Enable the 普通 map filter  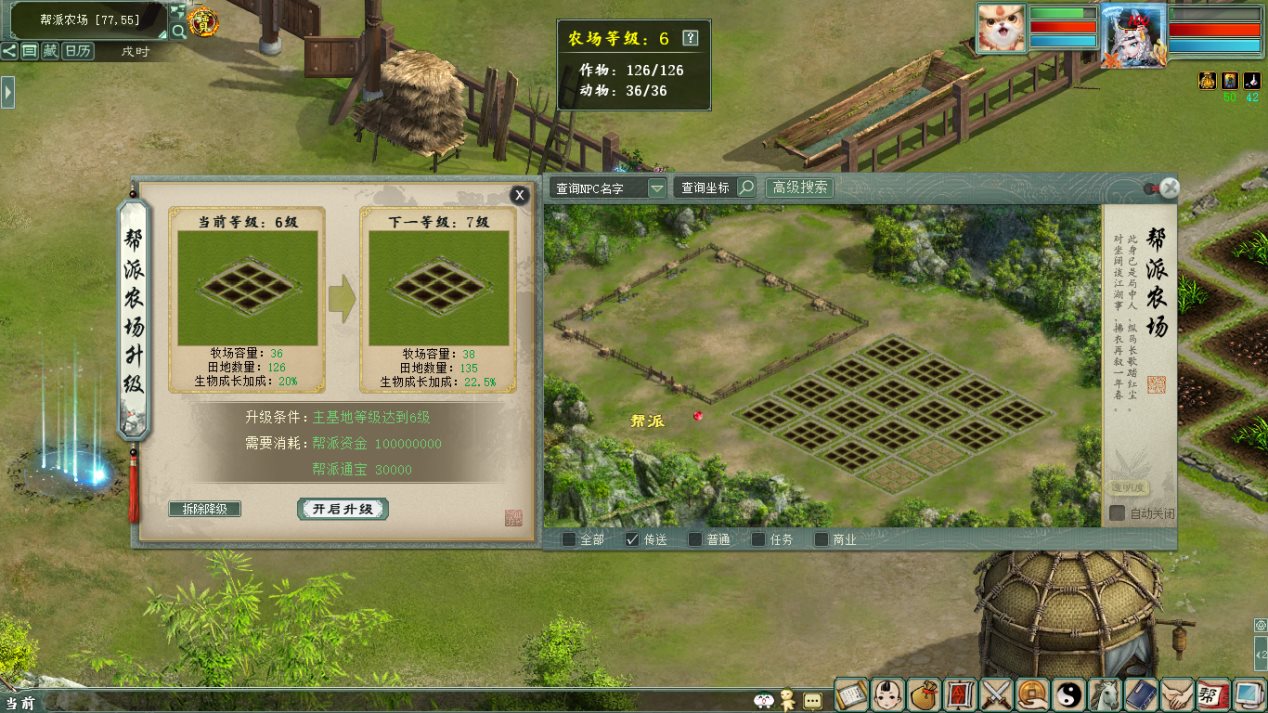point(695,540)
